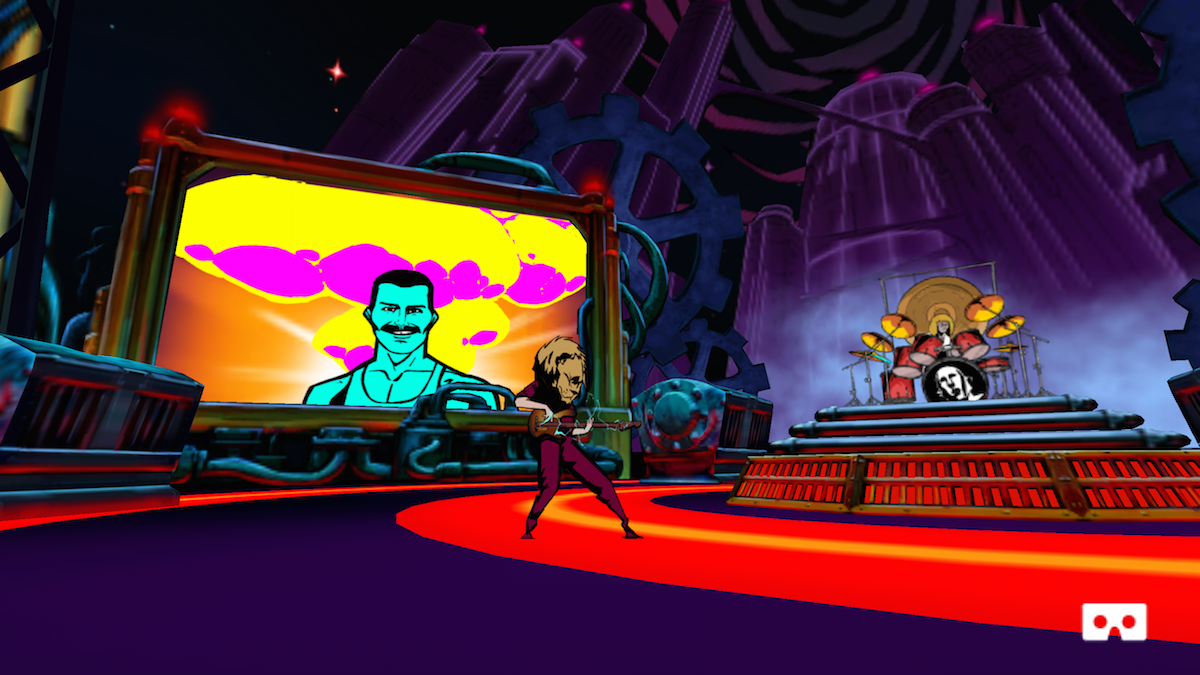Toggle the VR headset viewing mode
Viewport: 1200px width, 675px height.
1114,621
